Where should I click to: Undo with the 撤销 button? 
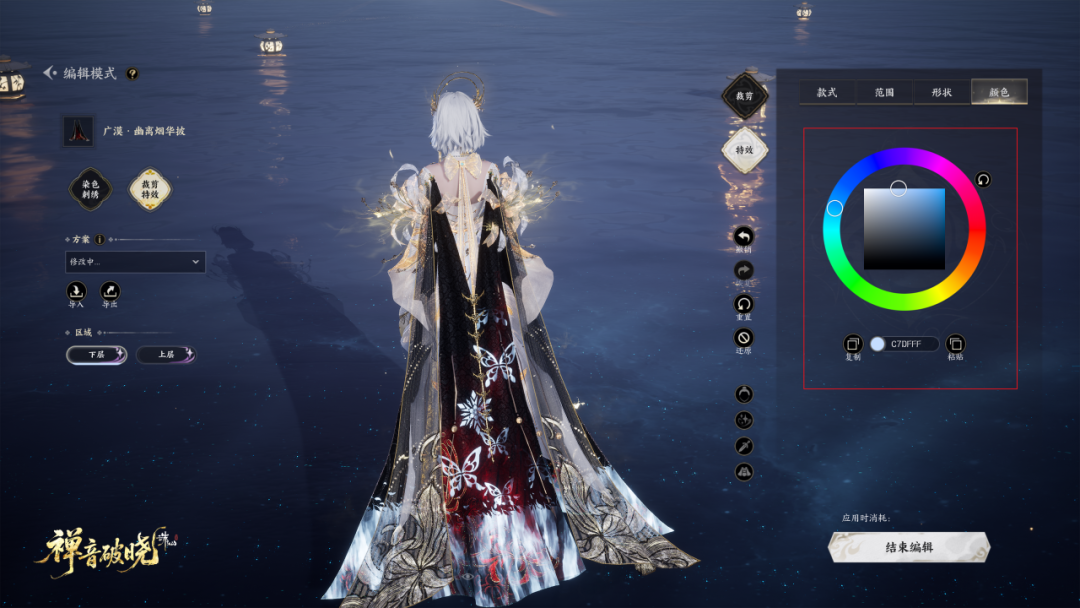[744, 238]
